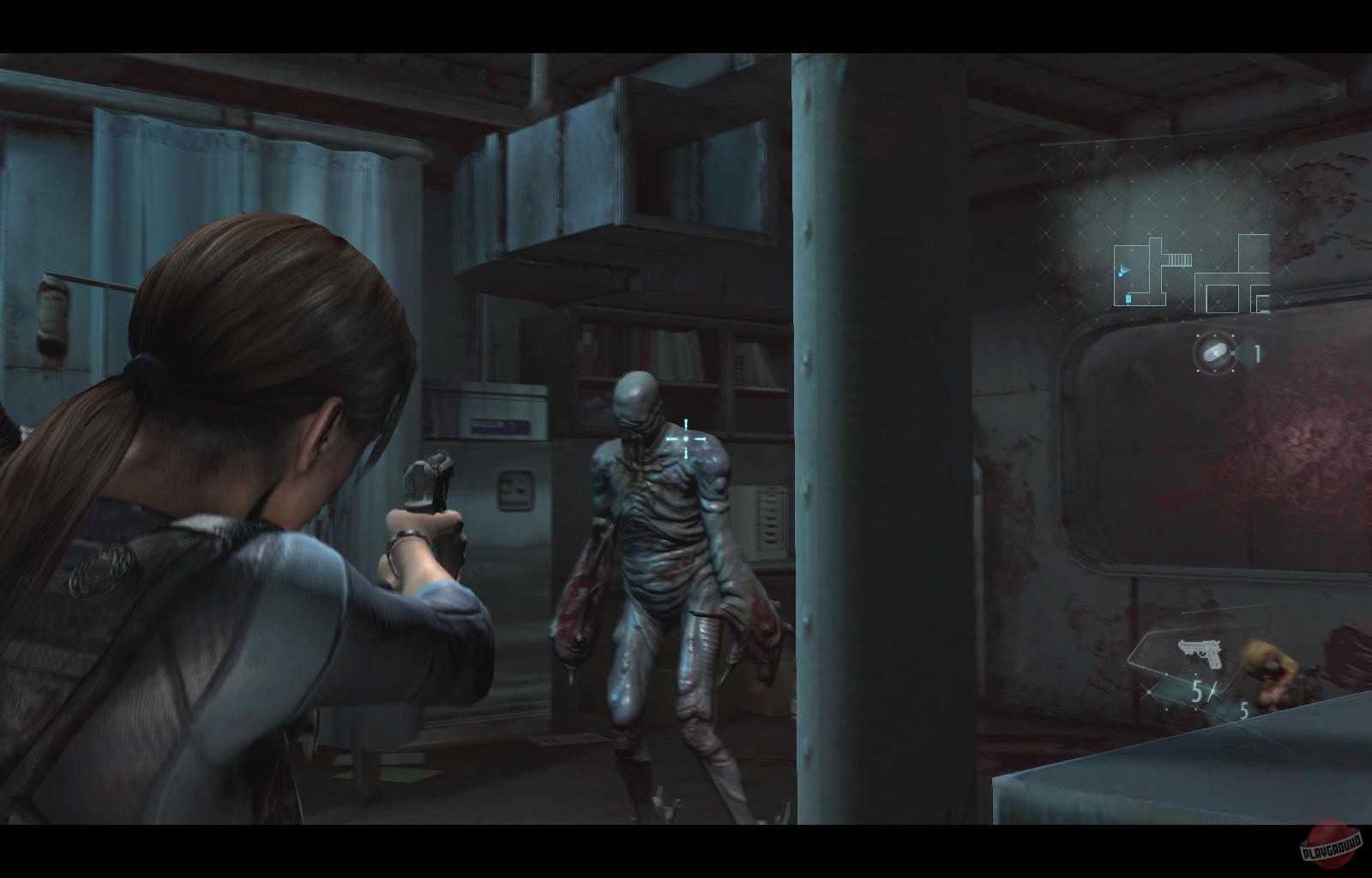Click the item count number next to the grenade icon
1372x878 pixels.
pyautogui.click(x=1258, y=352)
